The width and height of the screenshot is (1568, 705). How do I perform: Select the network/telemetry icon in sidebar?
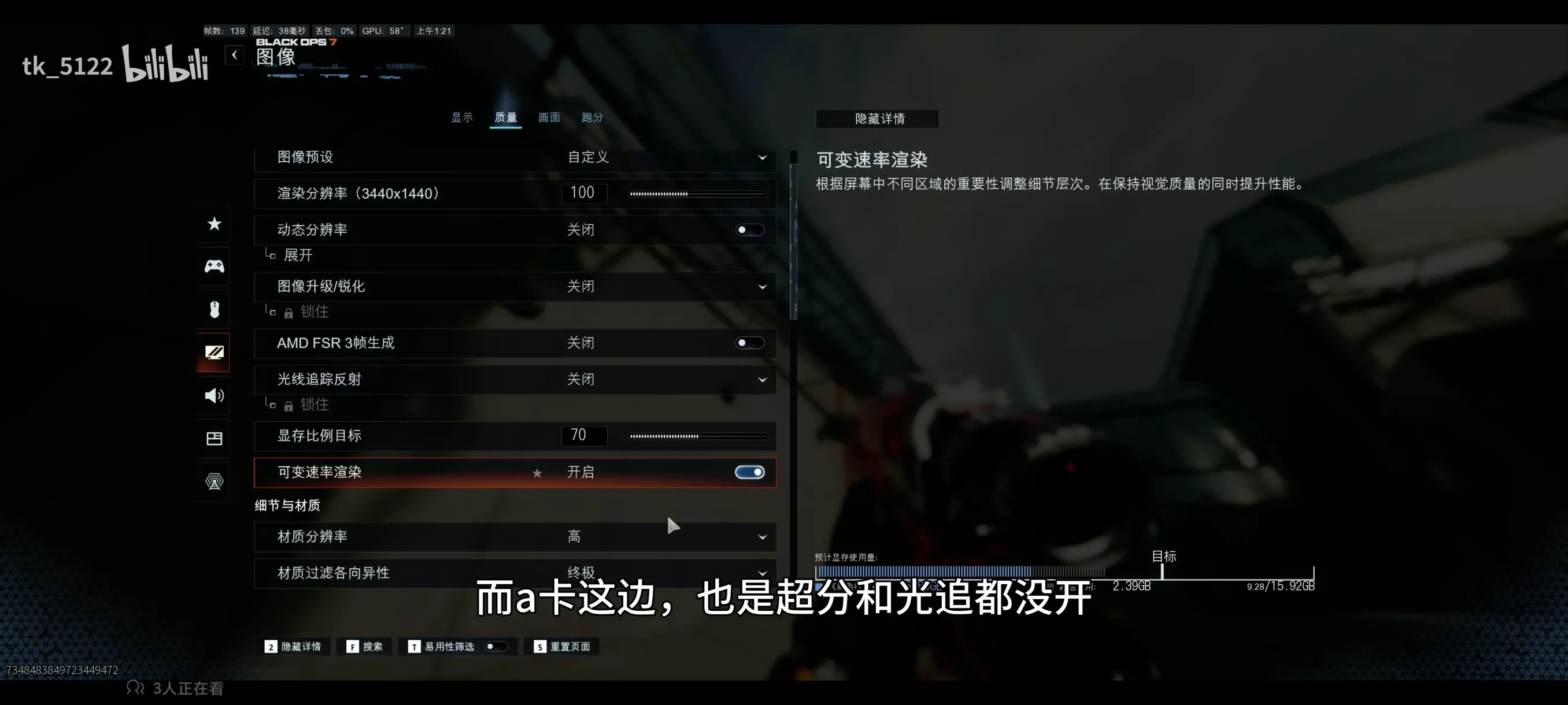[214, 481]
